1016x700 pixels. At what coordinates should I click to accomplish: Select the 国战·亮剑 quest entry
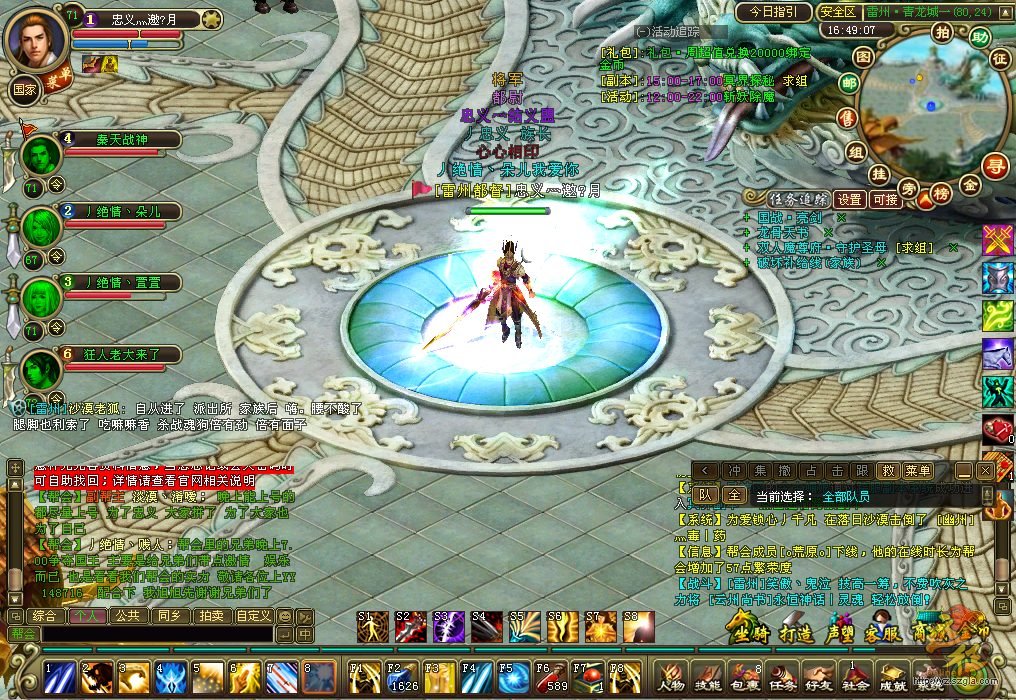pyautogui.click(x=789, y=217)
